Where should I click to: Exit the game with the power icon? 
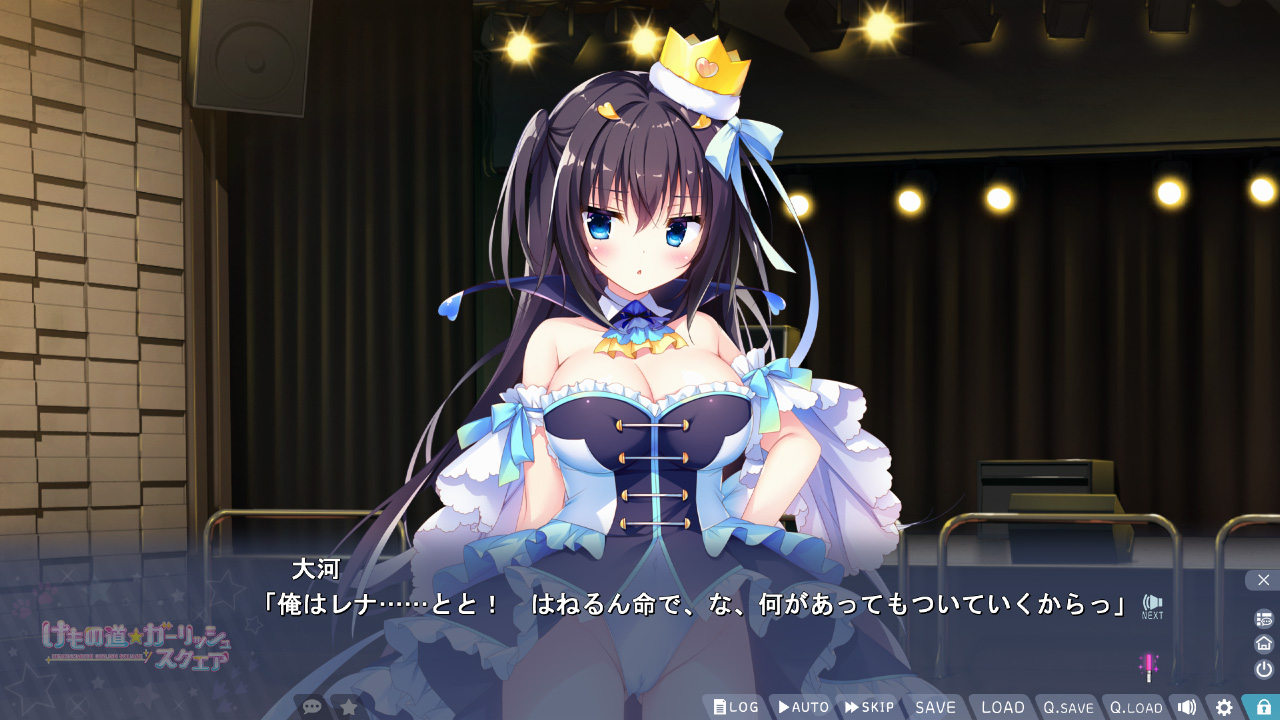(1264, 669)
